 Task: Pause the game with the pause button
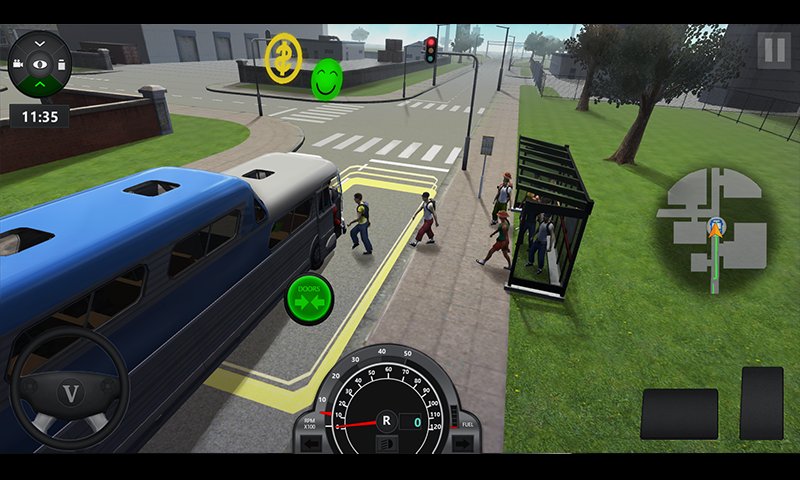(773, 50)
